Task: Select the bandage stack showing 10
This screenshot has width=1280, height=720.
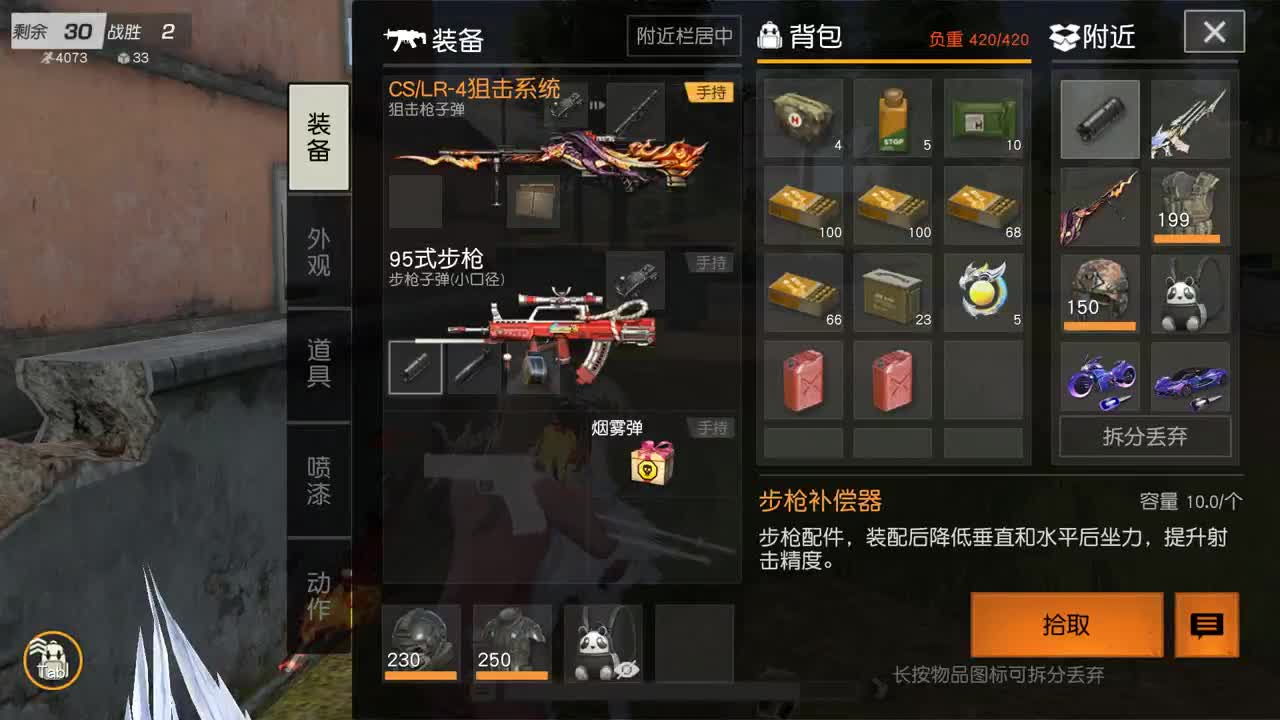Action: pos(981,117)
